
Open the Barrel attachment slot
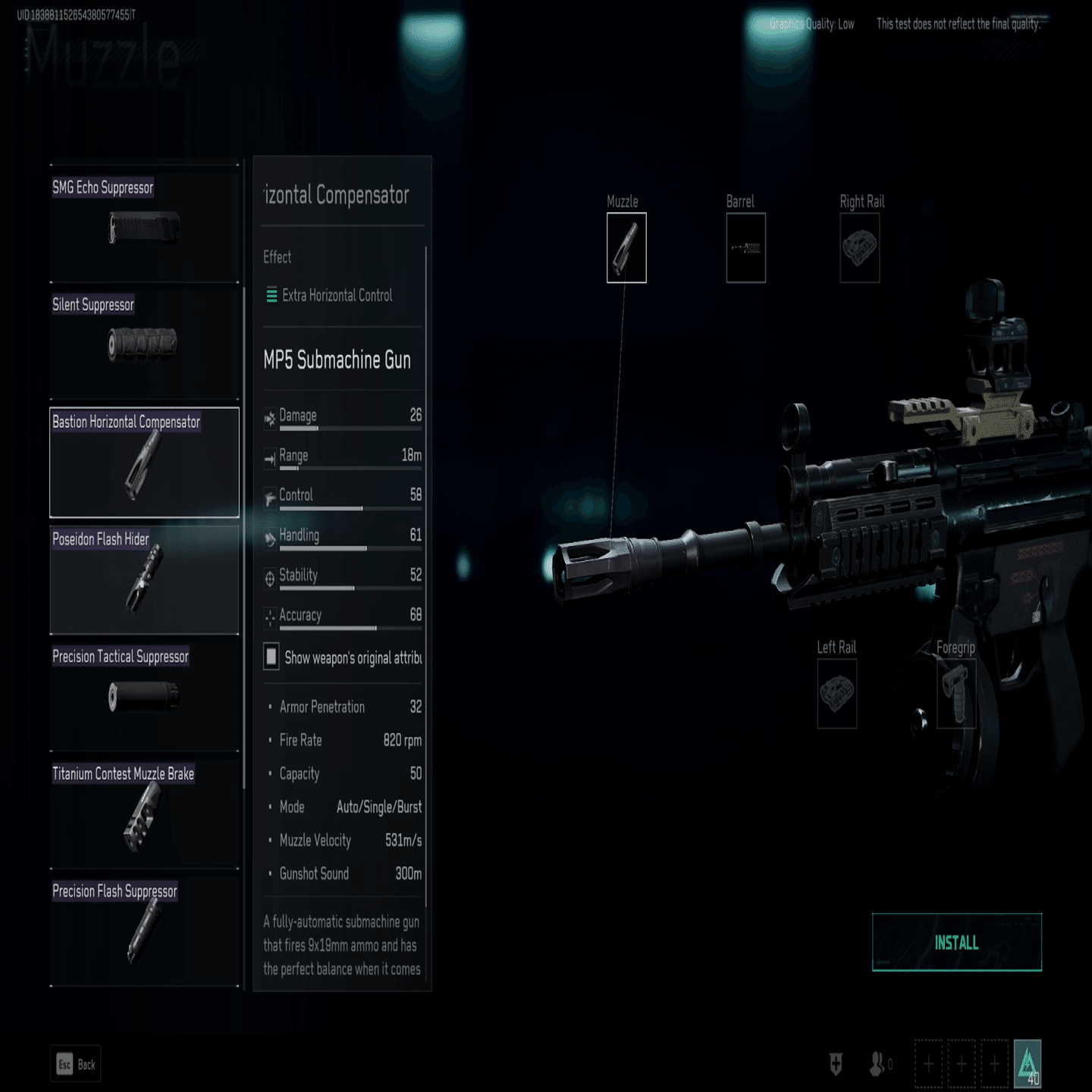coord(745,248)
